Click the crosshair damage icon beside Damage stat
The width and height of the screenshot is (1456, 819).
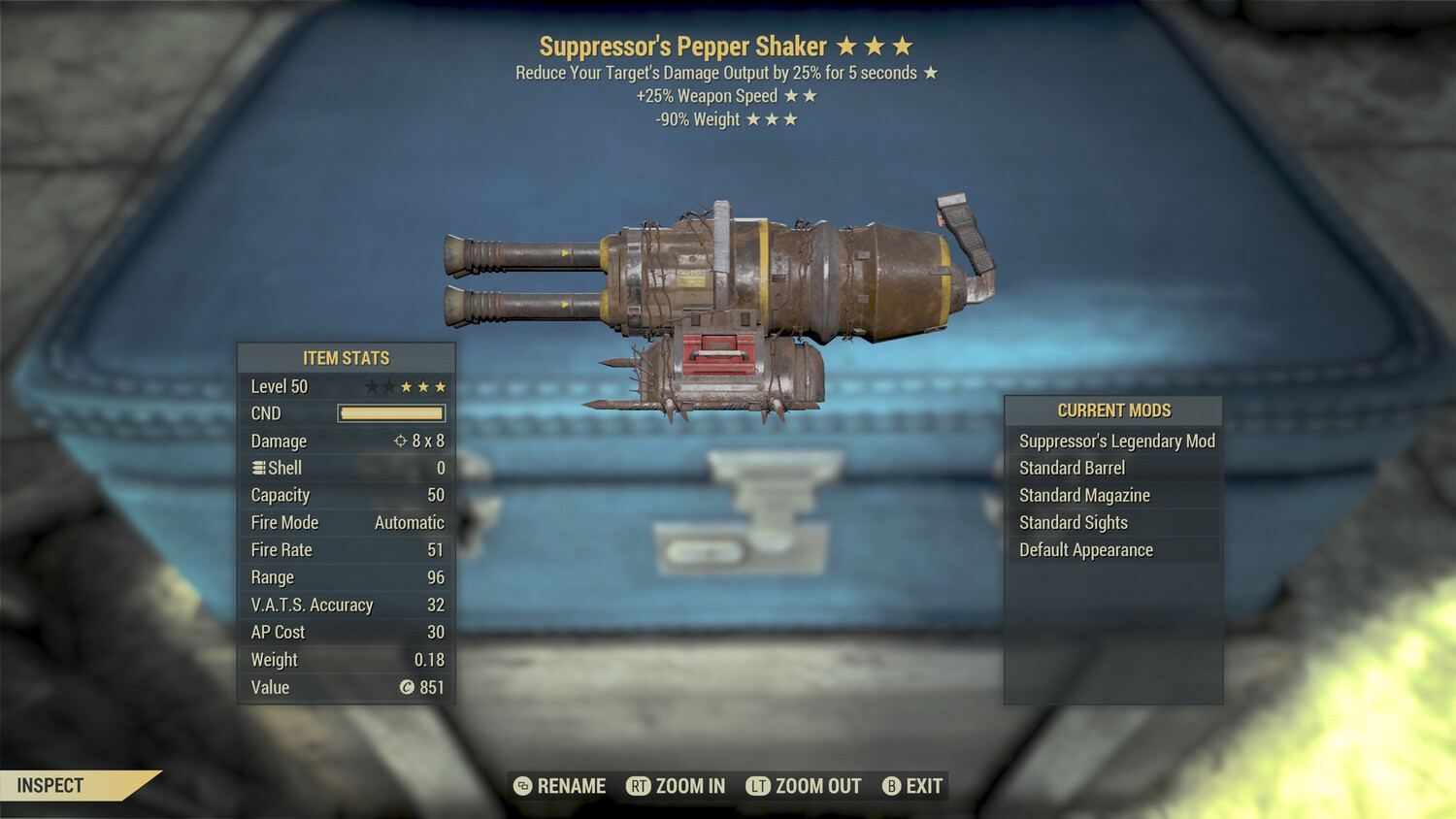(x=399, y=441)
